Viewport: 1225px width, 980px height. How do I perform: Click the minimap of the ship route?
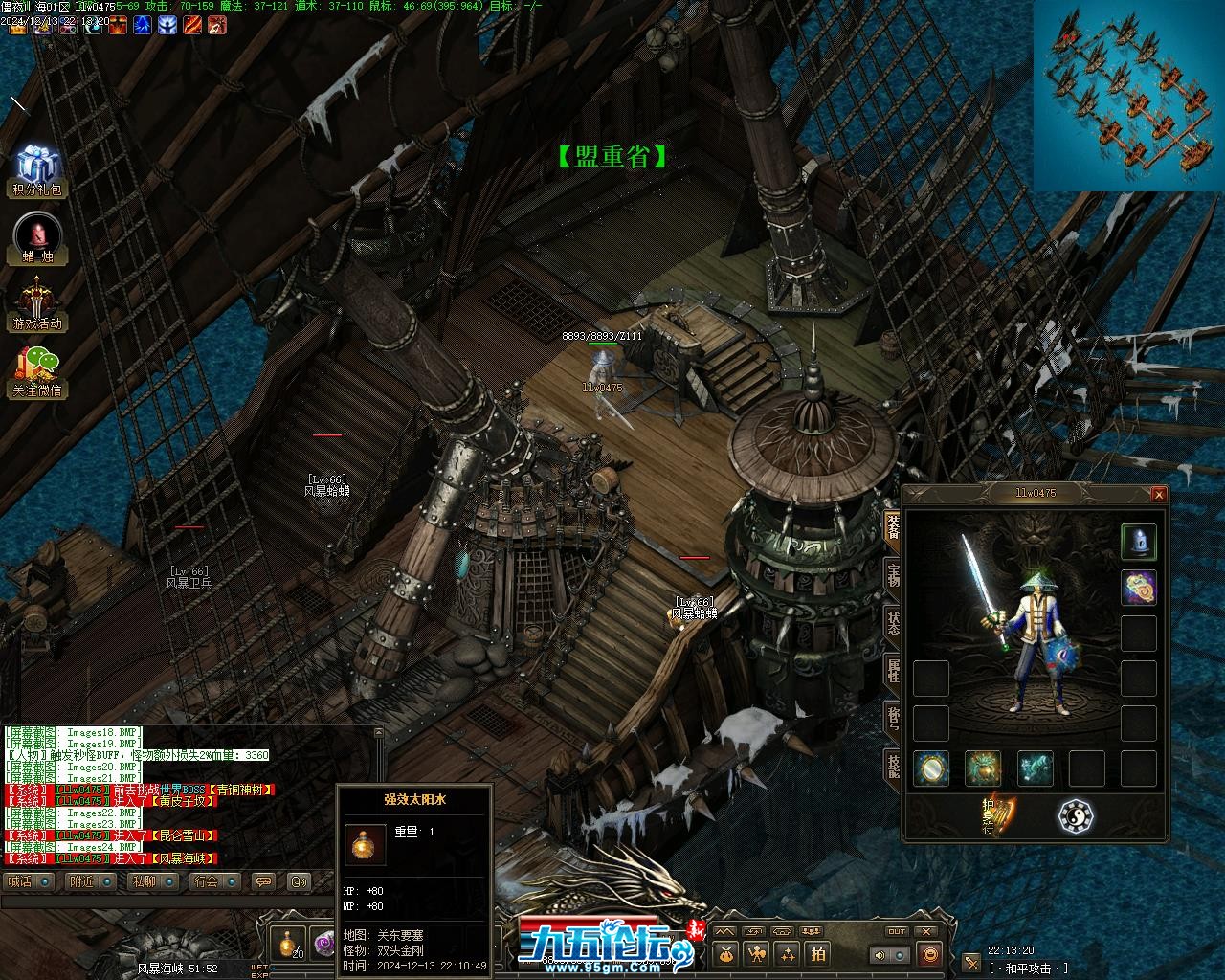click(1127, 96)
